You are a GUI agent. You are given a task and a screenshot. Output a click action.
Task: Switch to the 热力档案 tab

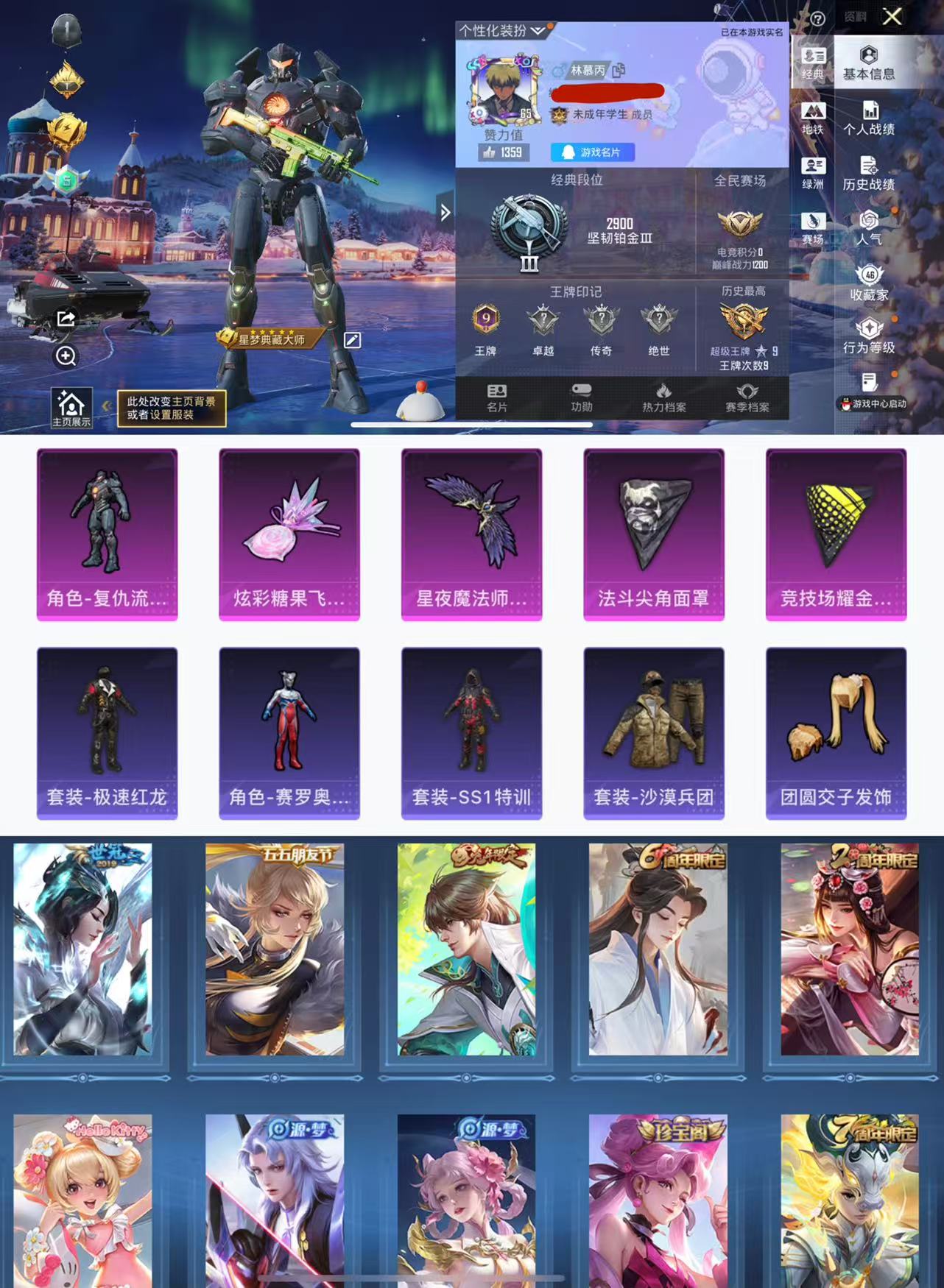[x=663, y=397]
